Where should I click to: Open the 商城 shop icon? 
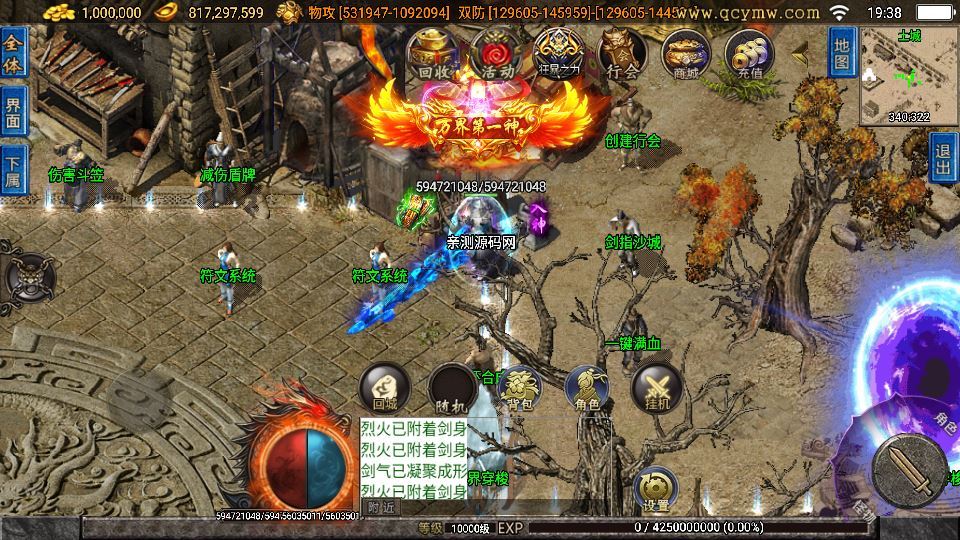tap(687, 53)
